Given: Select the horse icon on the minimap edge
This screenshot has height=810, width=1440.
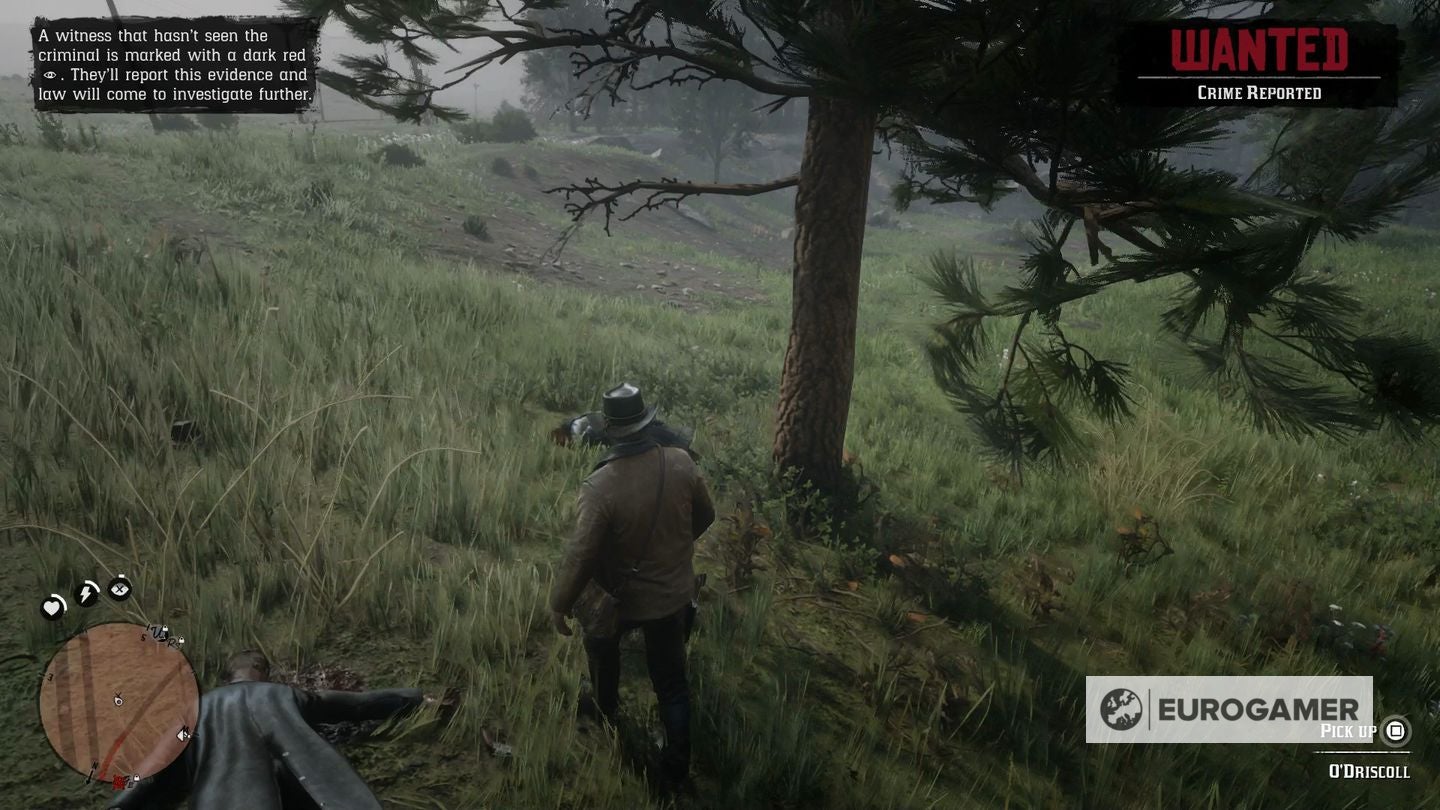Looking at the screenshot, I should pos(184,733).
